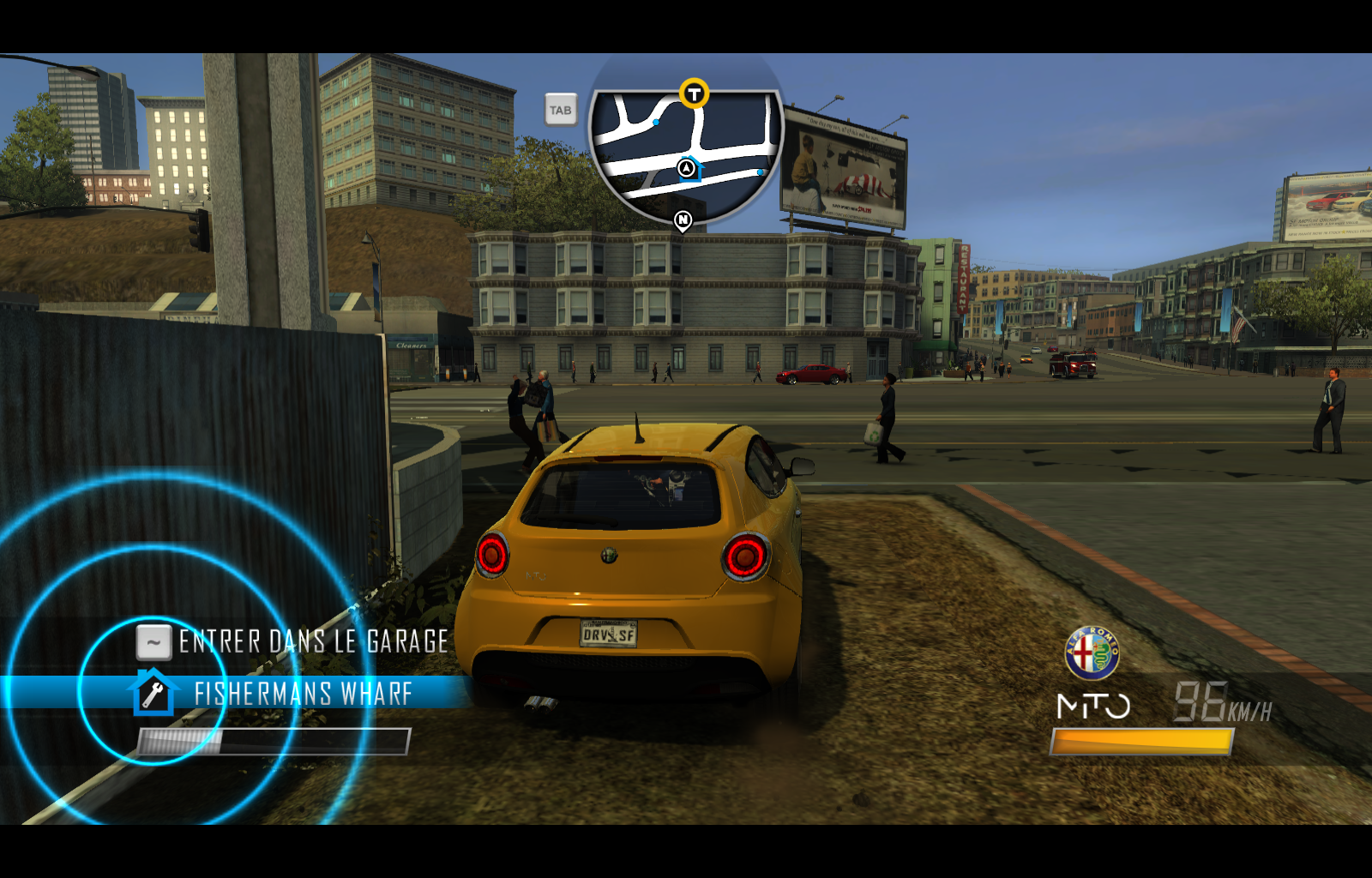Click the TAB key icon beside the minimap

pyautogui.click(x=561, y=110)
